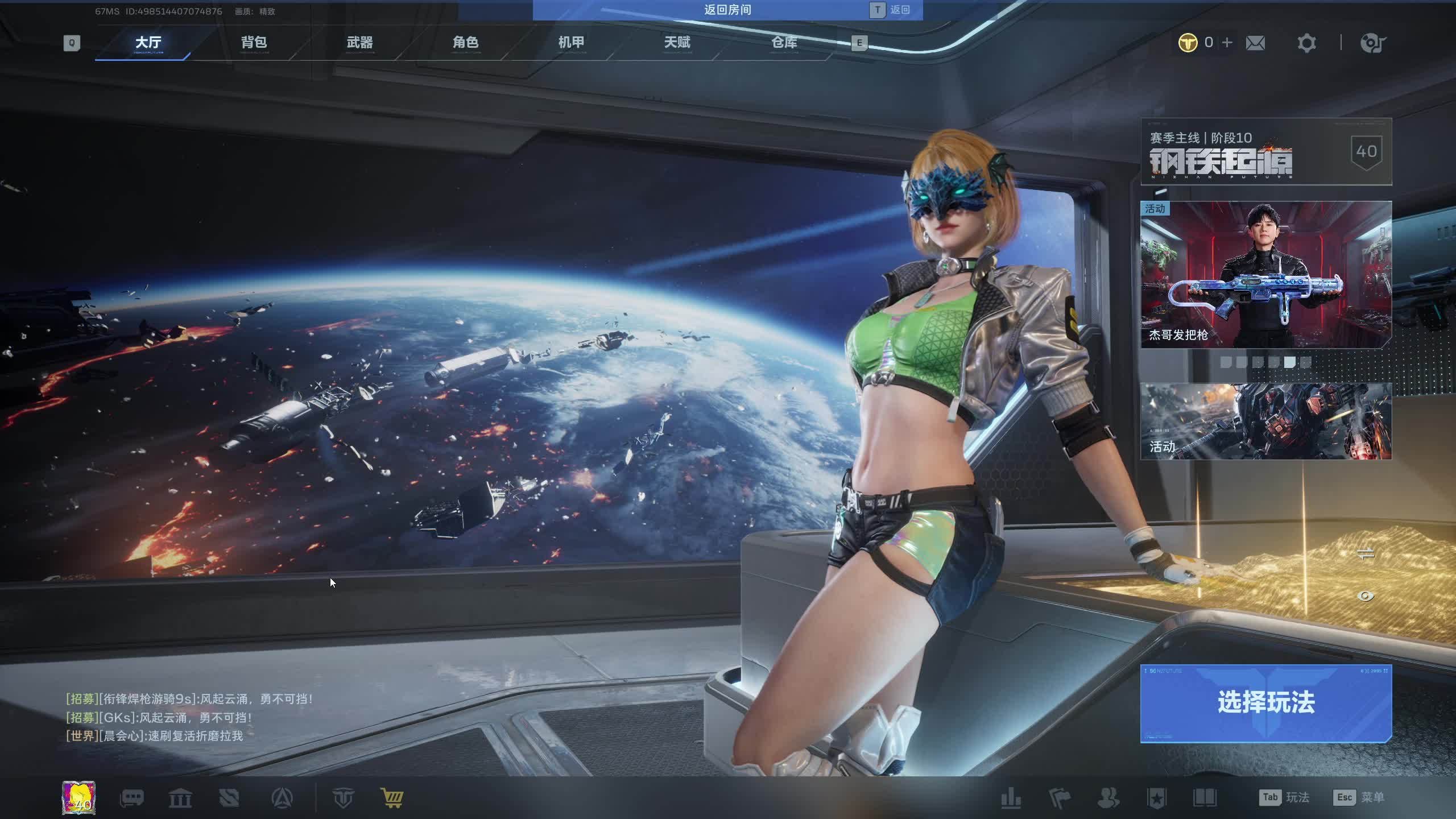Toggle the eye visibility icon
This screenshot has width=1456, height=819.
point(1366,596)
